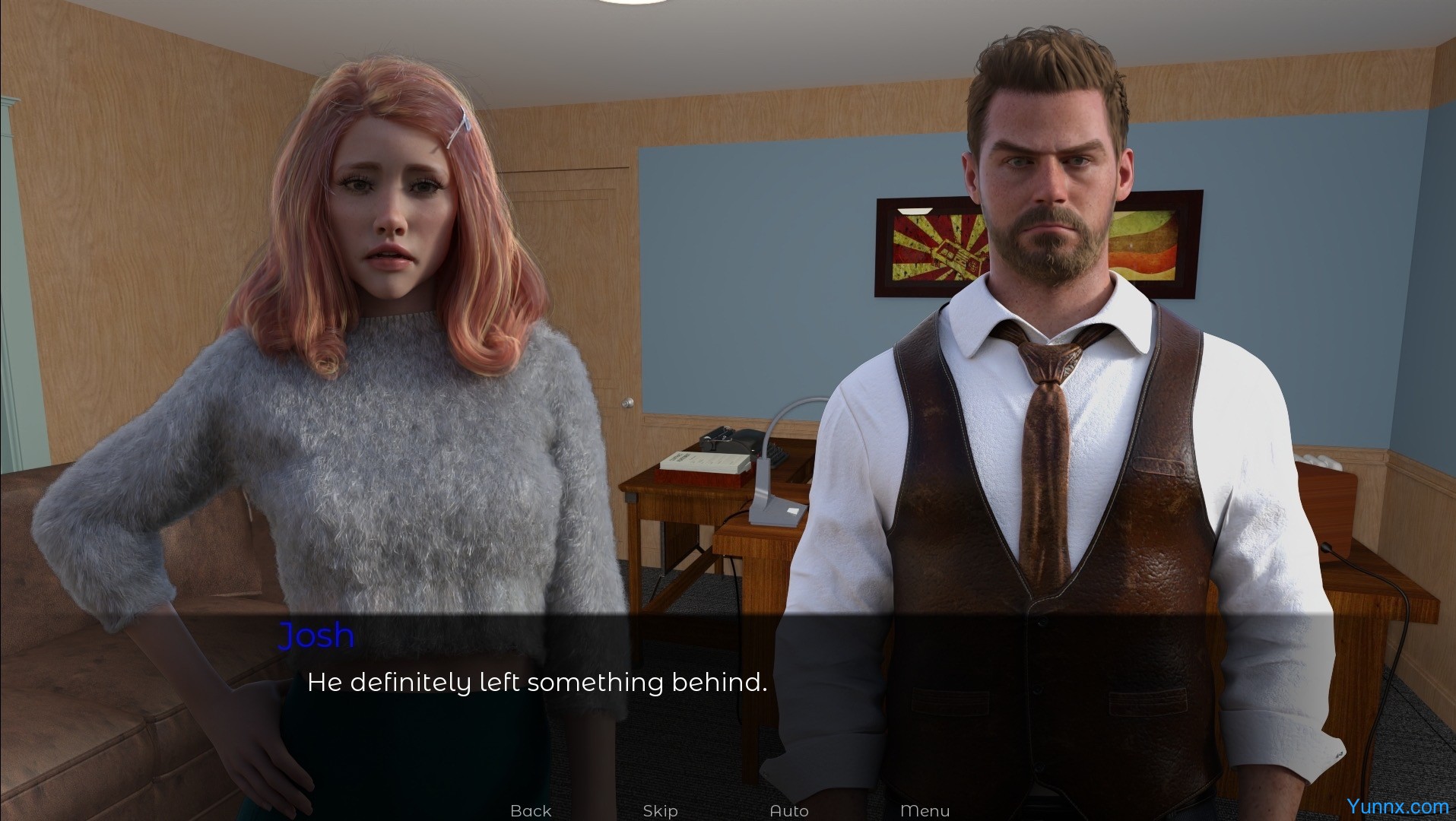Skip through the dialogue

coord(660,810)
